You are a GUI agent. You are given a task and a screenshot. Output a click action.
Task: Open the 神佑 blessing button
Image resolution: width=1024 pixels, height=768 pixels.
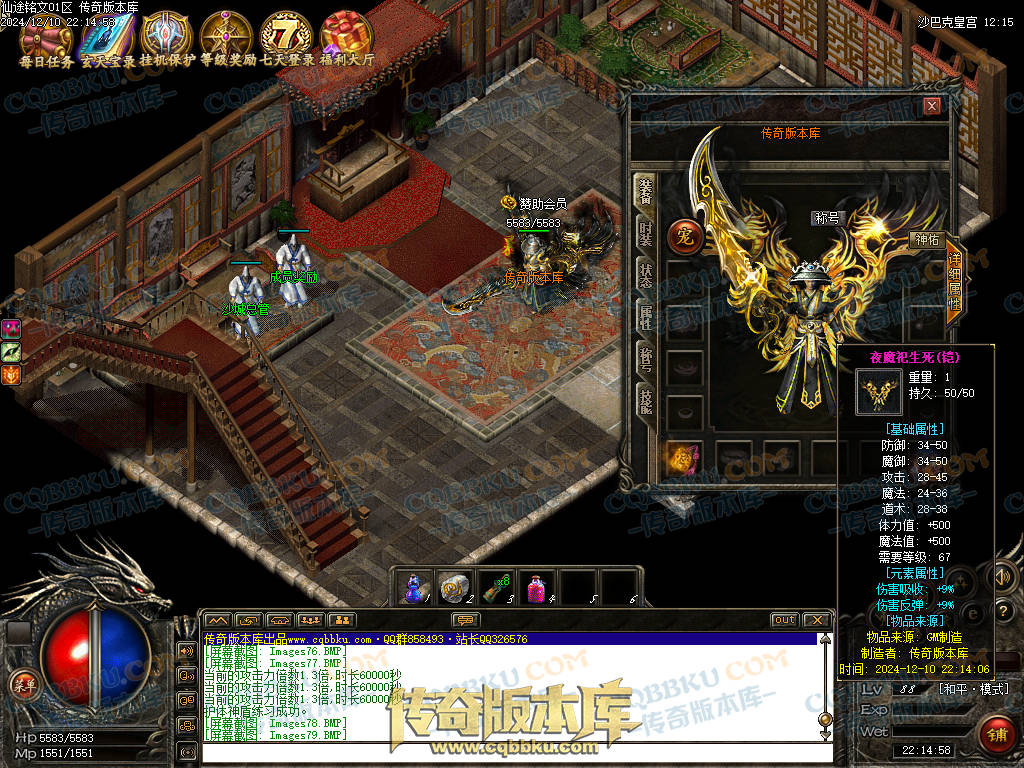tap(926, 240)
